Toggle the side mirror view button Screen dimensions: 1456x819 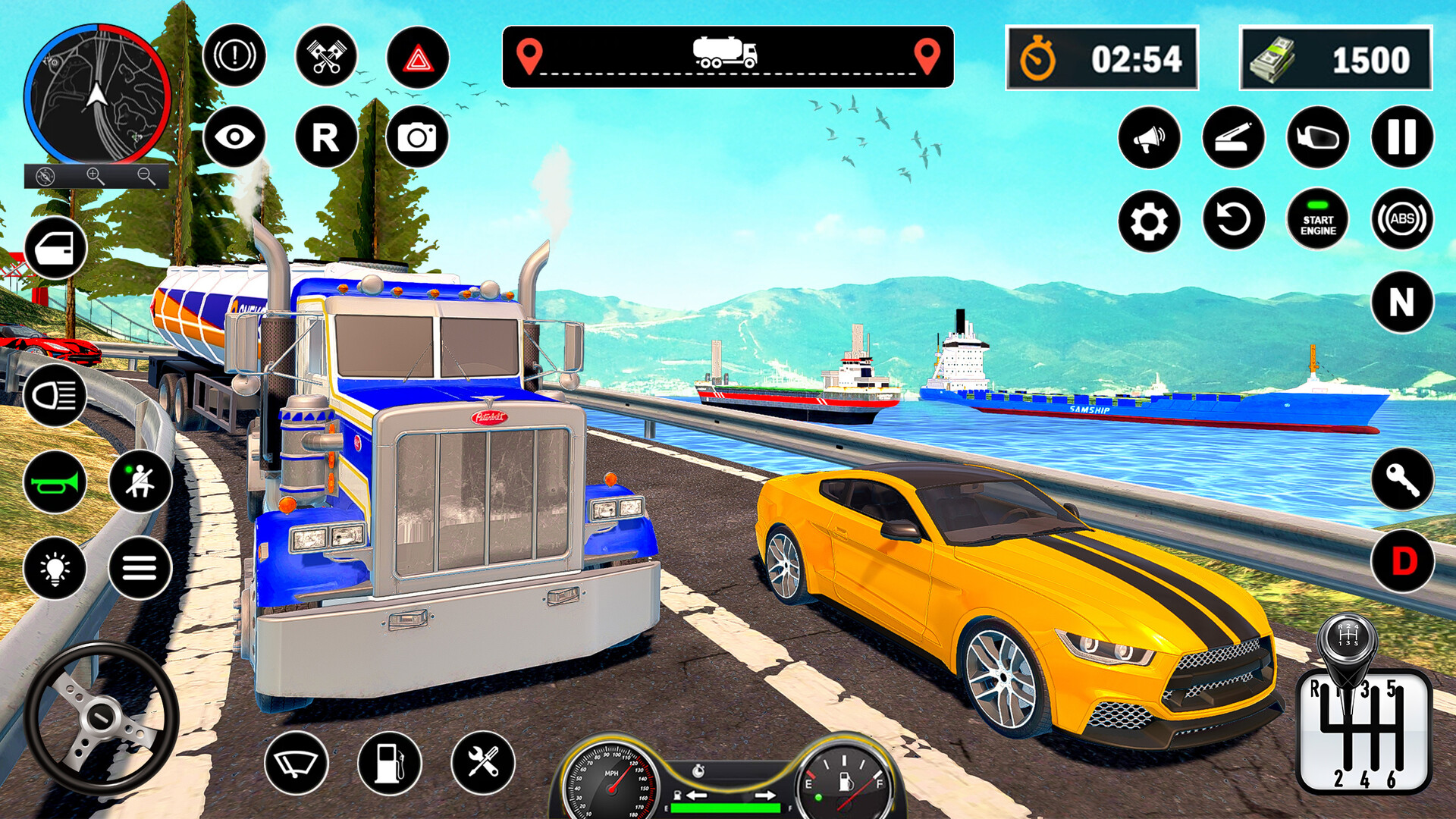pos(1318,137)
